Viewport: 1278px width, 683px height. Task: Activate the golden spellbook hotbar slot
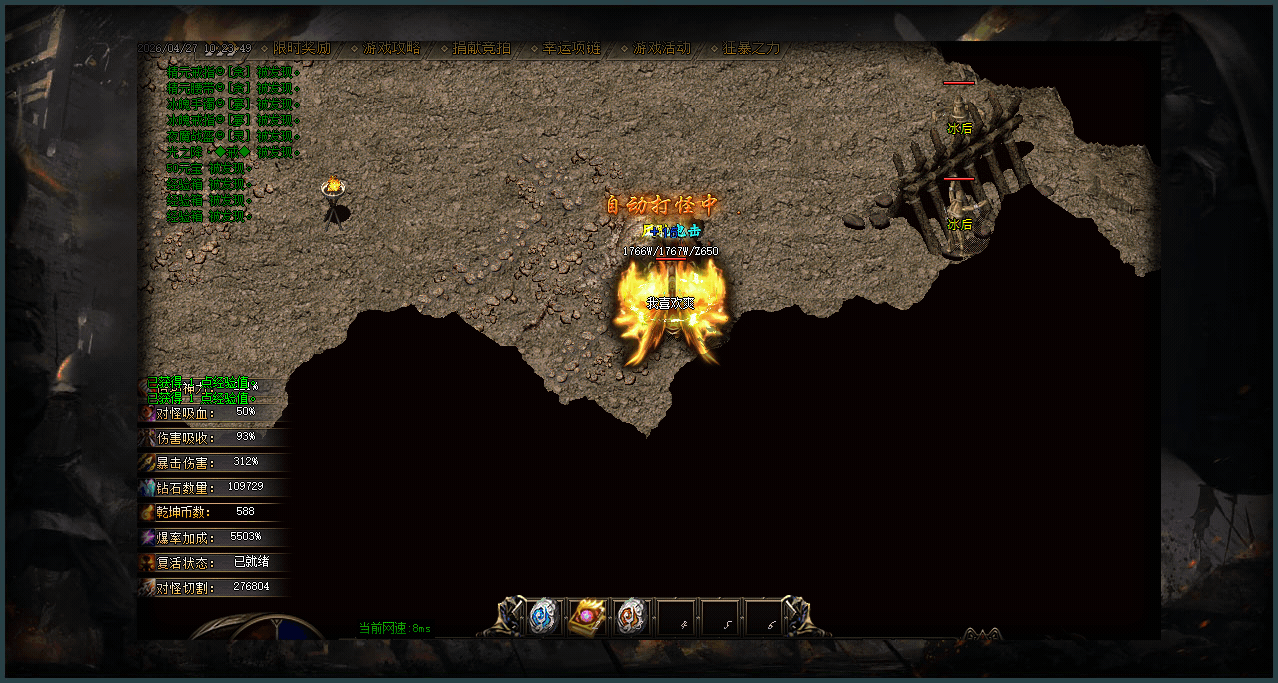pos(587,617)
